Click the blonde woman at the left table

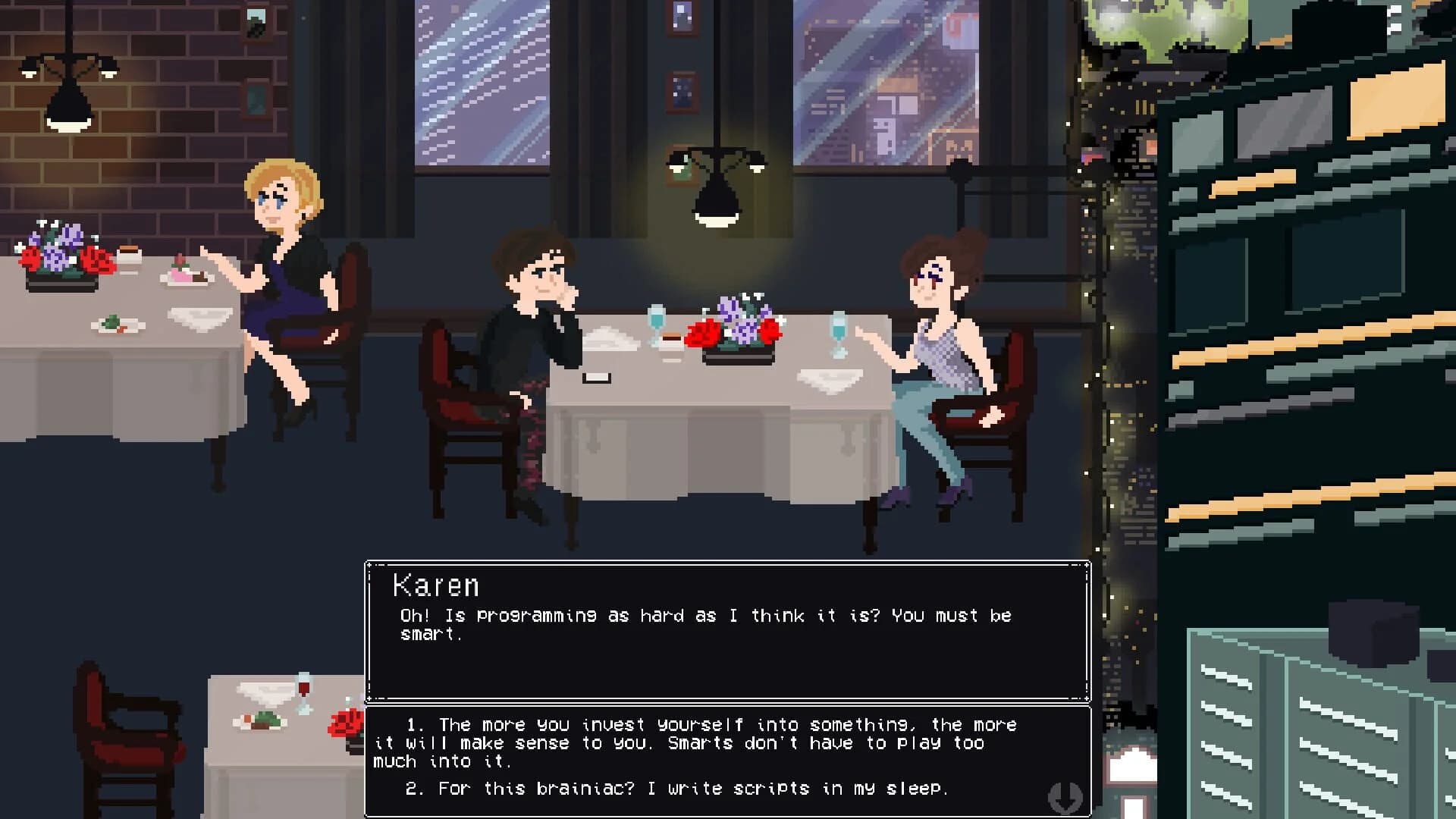click(x=281, y=250)
